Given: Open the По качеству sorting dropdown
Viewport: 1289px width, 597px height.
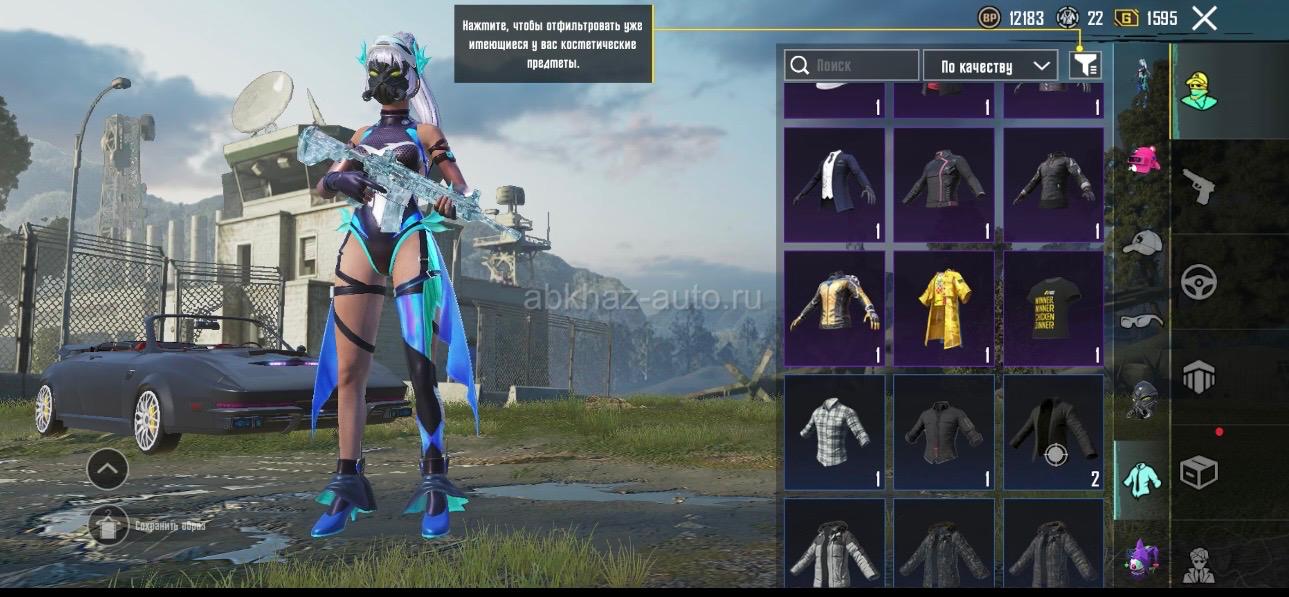Looking at the screenshot, I should click(990, 66).
